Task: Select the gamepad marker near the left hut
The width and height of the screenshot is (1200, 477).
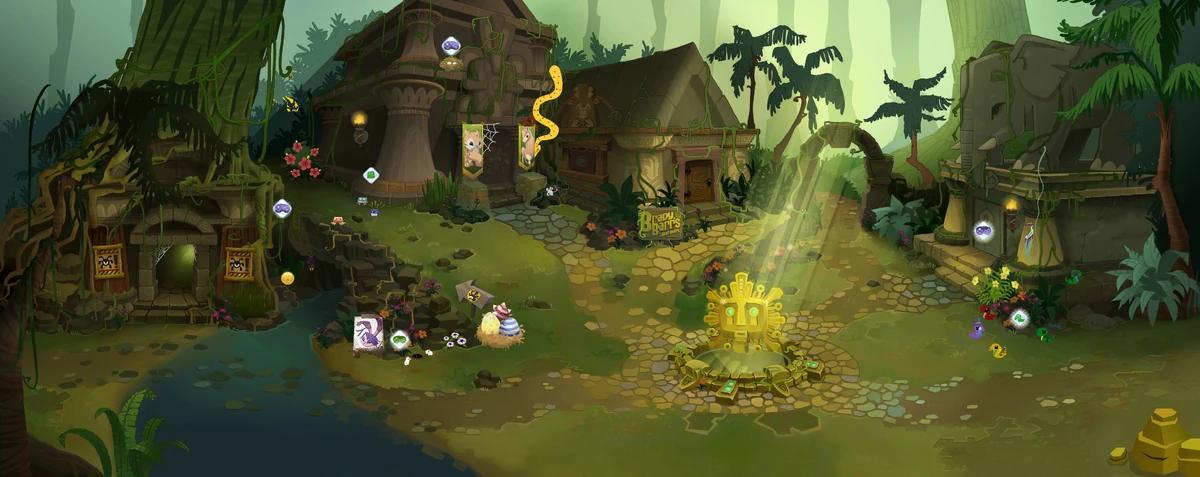Action: 281,208
